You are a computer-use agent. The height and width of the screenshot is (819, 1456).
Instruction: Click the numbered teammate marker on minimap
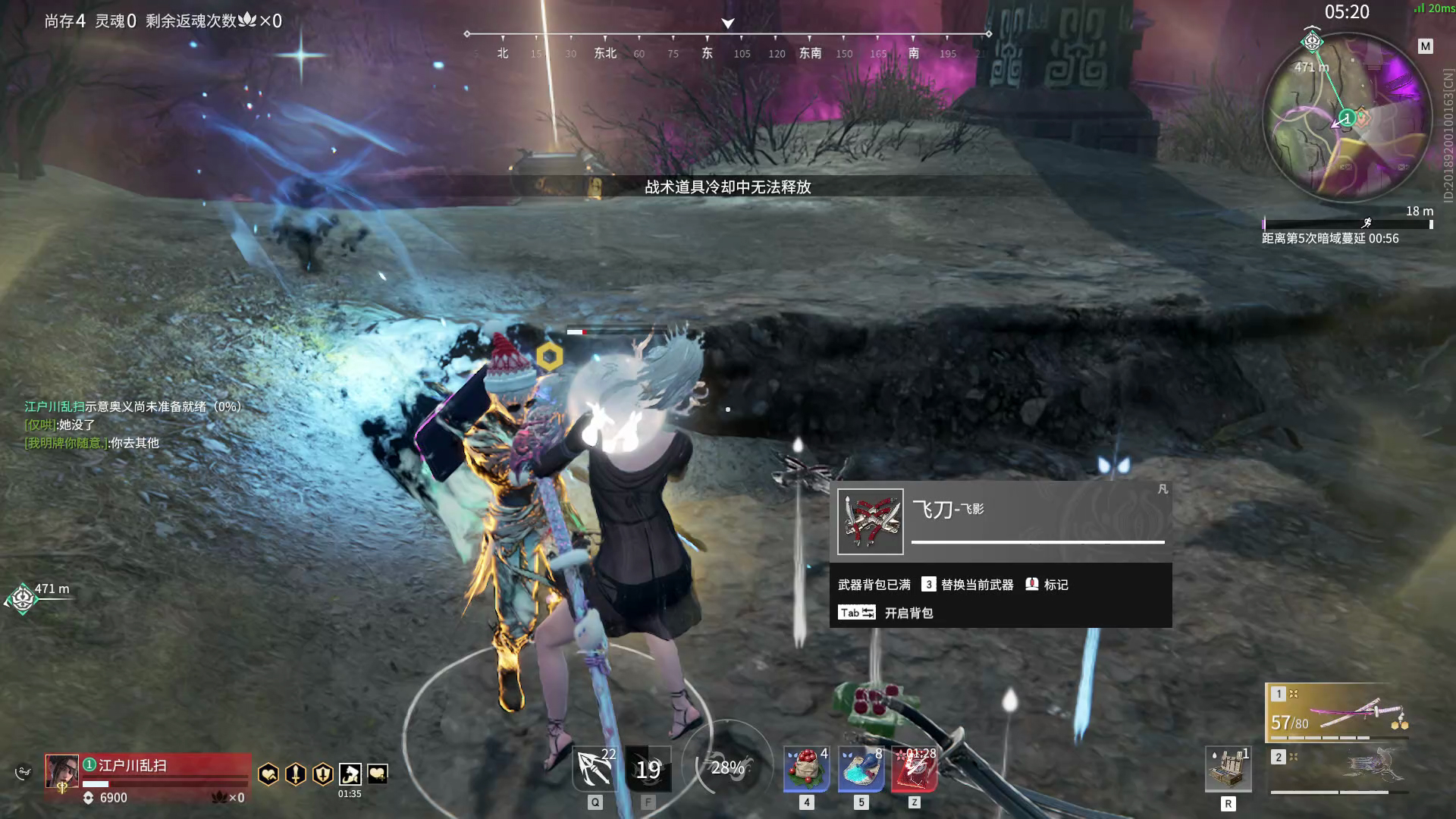[1347, 118]
